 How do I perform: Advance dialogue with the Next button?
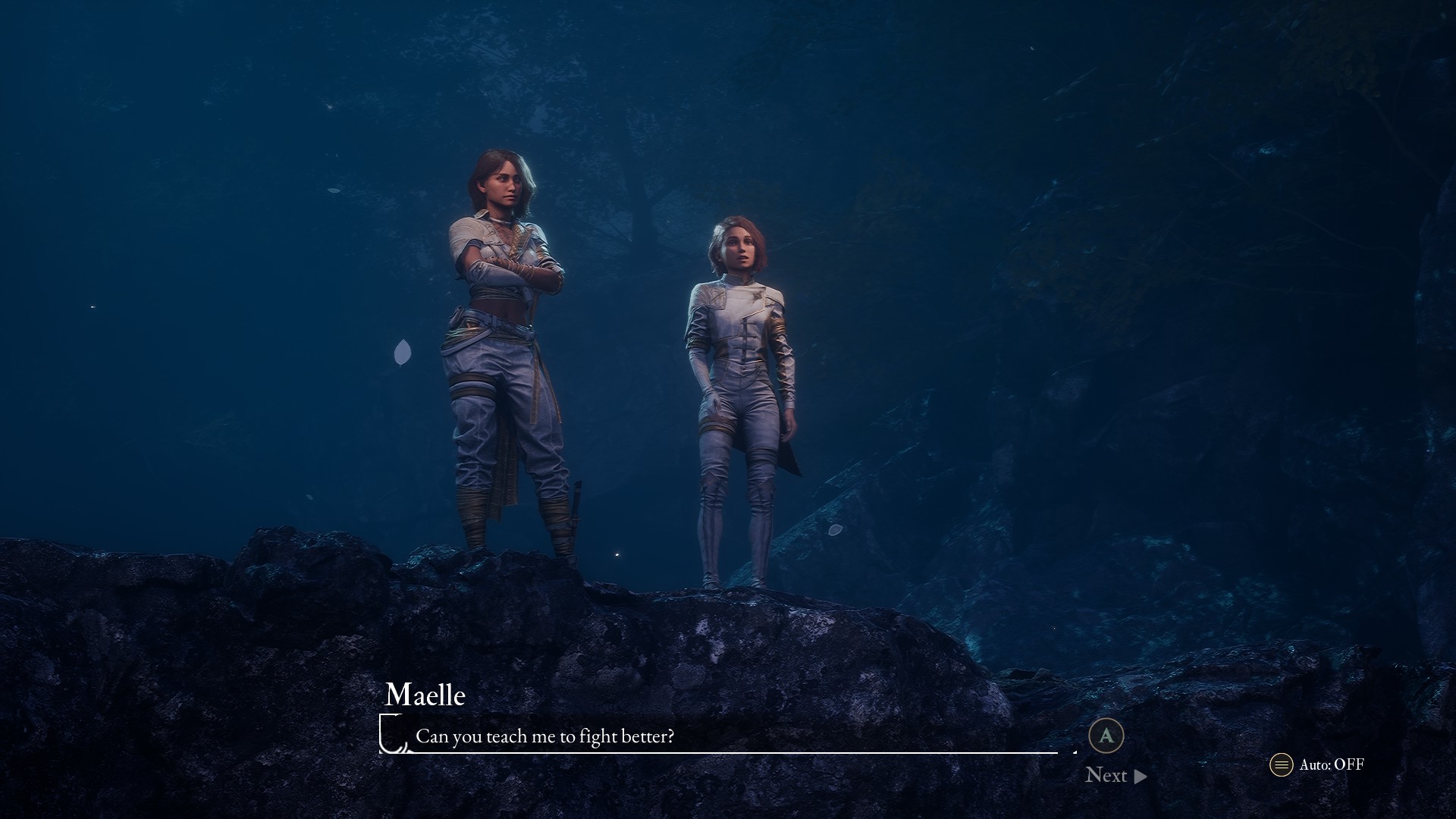(1116, 775)
